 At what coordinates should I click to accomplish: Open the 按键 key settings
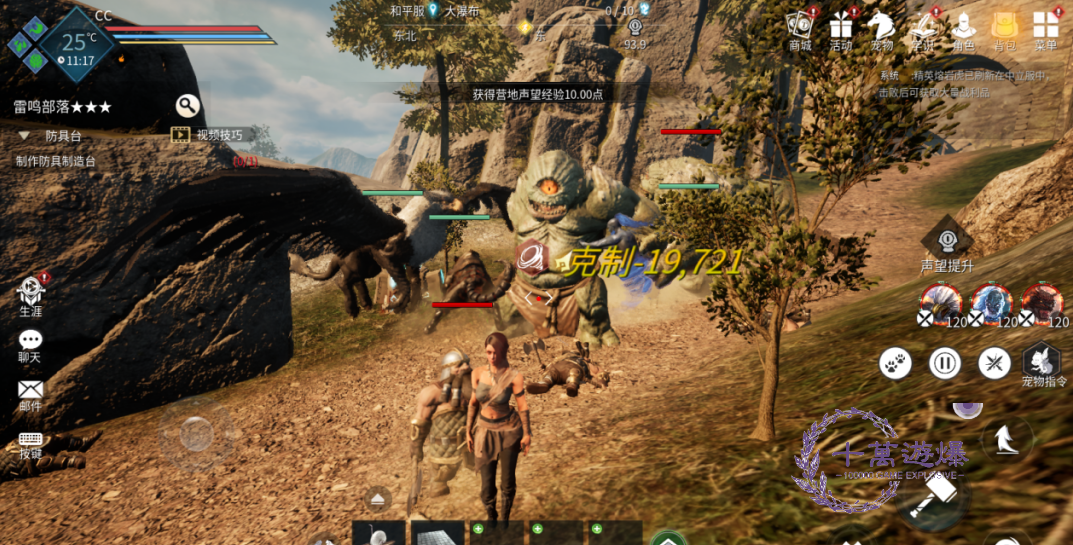(30, 443)
